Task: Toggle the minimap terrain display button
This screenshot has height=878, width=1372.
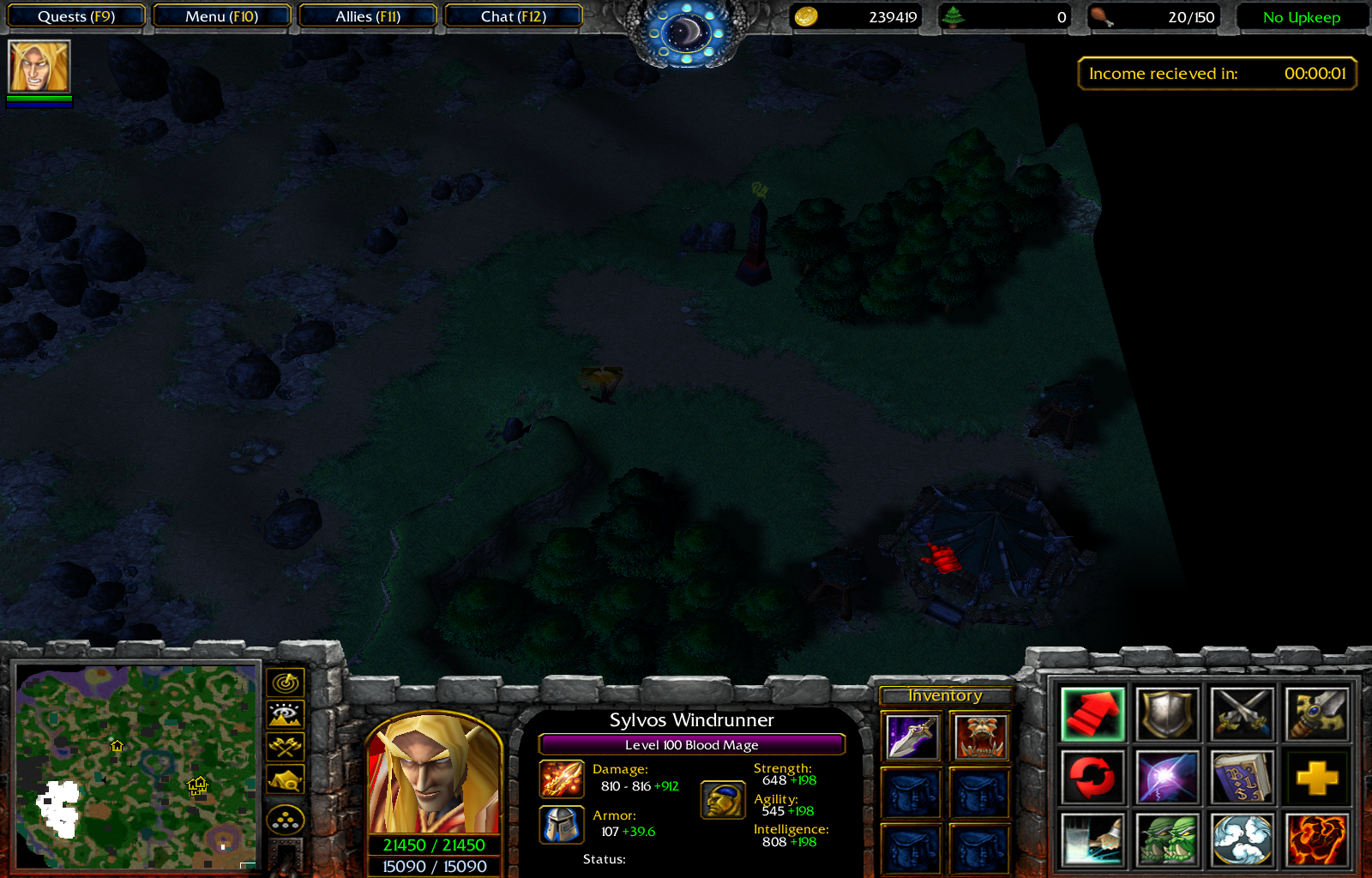Action: (286, 714)
